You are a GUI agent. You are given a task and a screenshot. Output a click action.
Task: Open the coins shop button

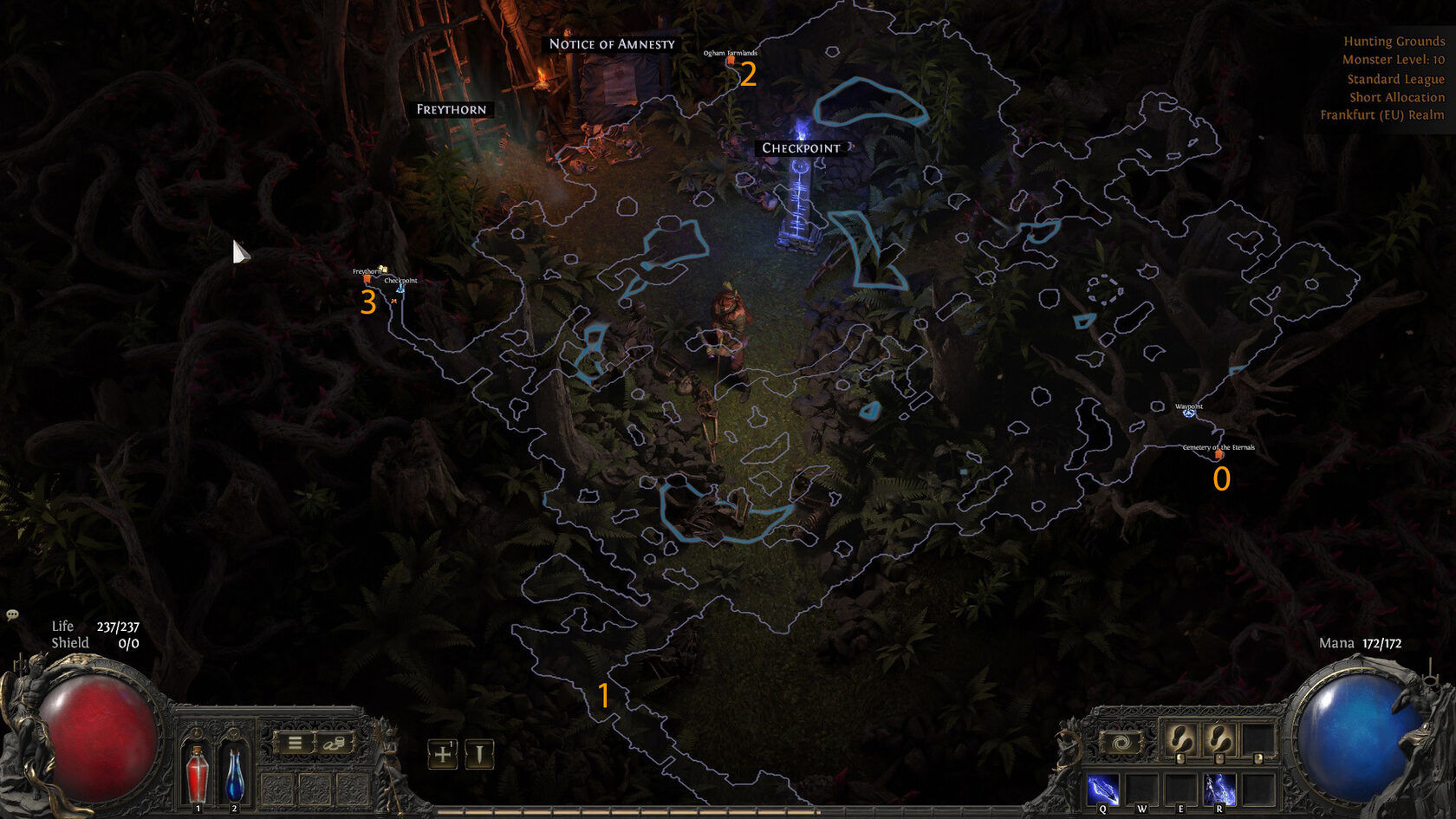pyautogui.click(x=335, y=744)
